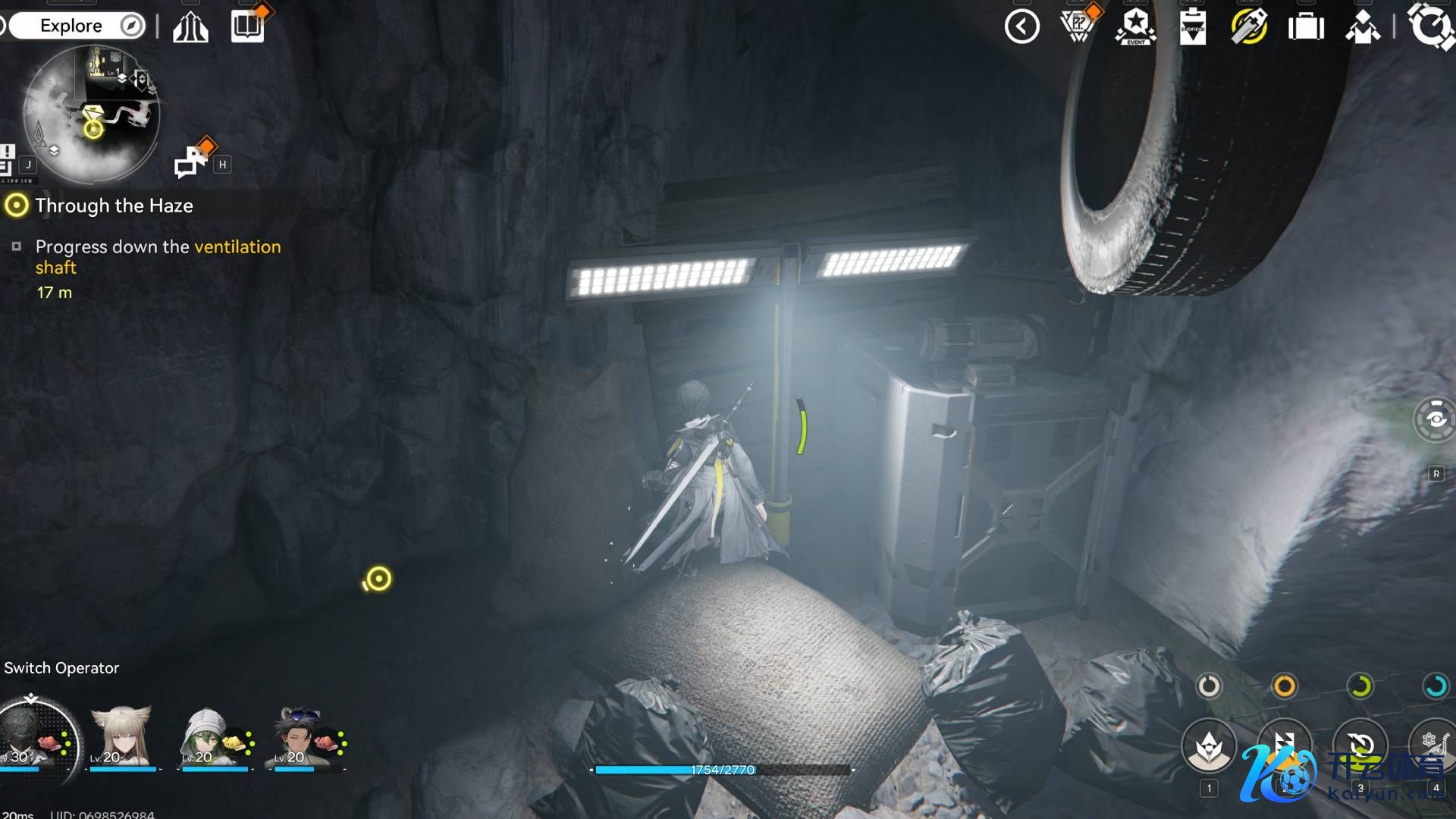Activate the first skill with white crest icon
Screen dimensions: 1456x819
click(1209, 746)
